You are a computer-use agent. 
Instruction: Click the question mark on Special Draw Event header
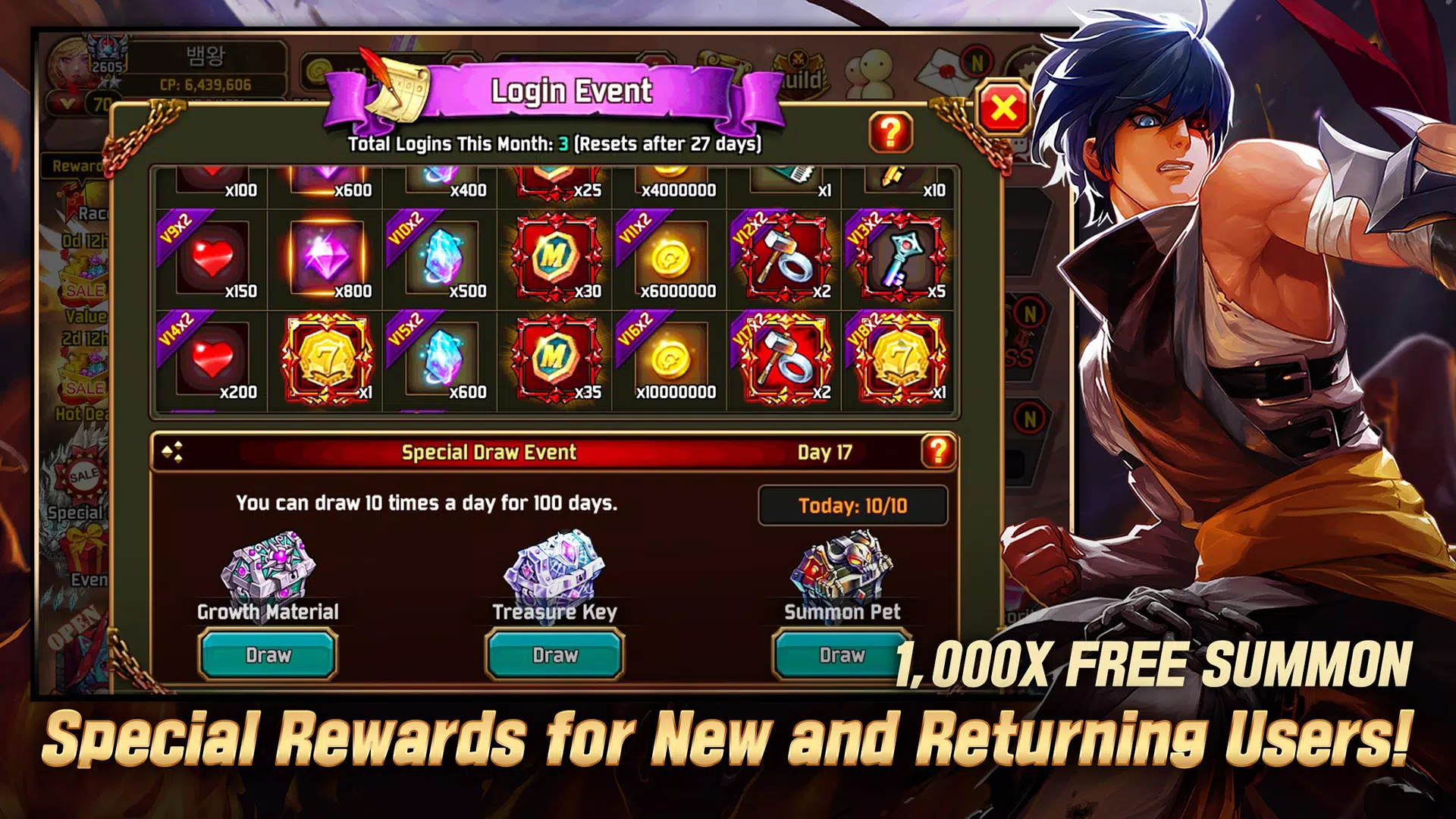tap(938, 452)
